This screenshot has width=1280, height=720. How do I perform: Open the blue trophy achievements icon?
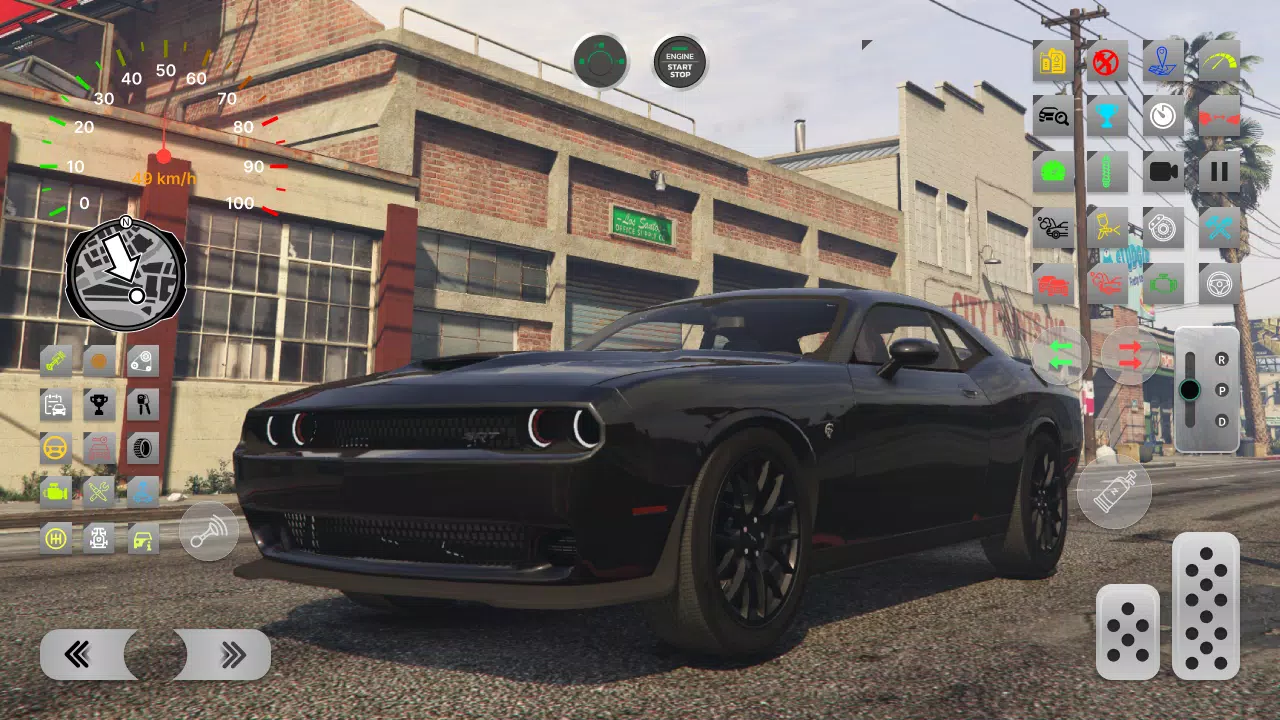pos(1107,117)
